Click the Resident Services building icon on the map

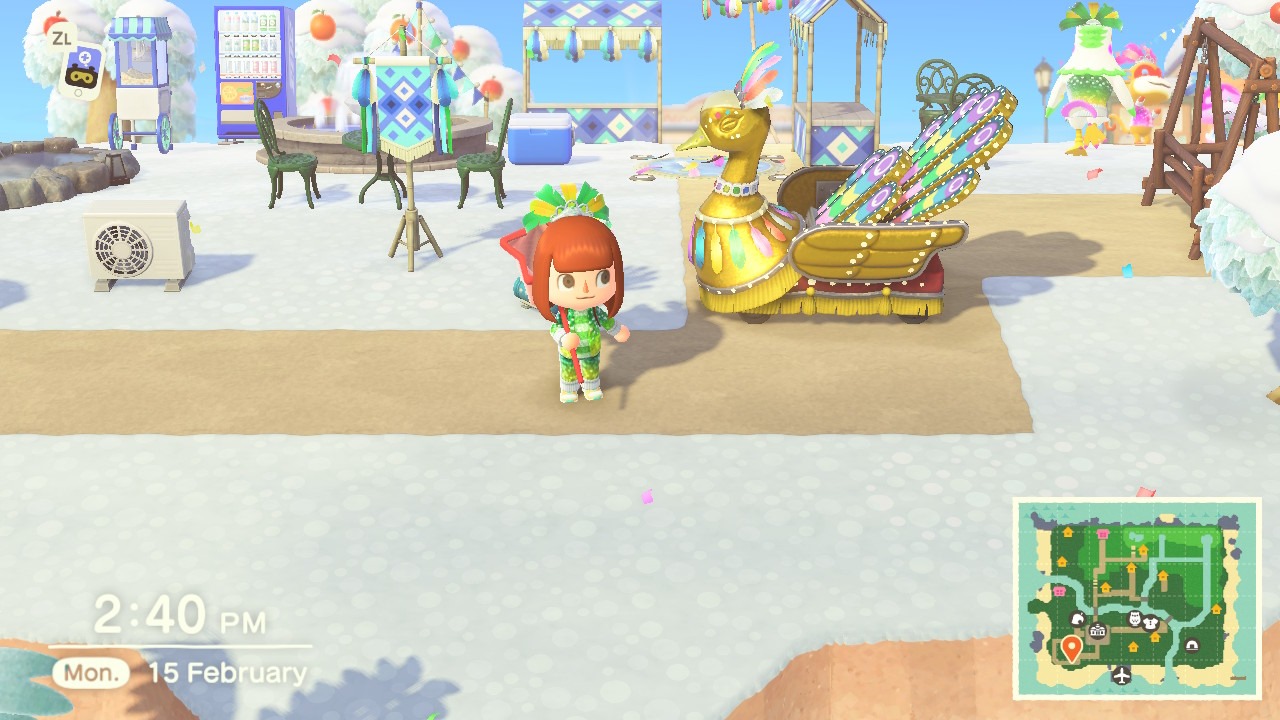1097,630
